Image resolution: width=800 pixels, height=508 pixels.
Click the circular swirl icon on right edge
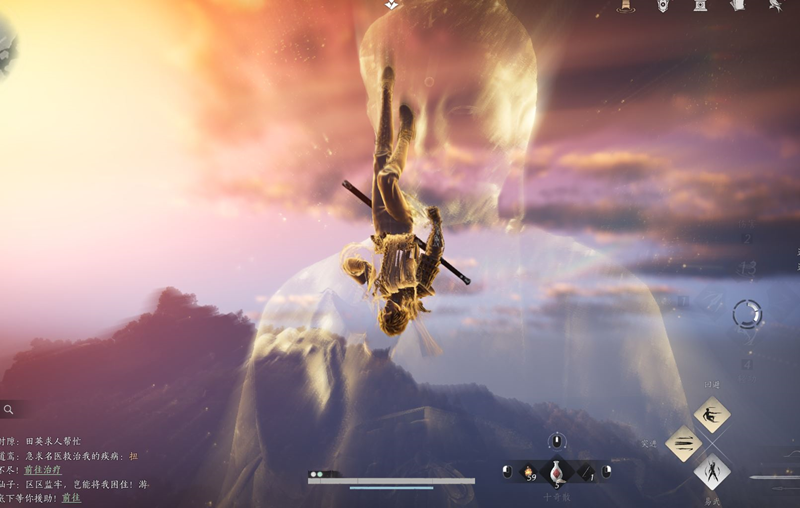click(x=746, y=314)
